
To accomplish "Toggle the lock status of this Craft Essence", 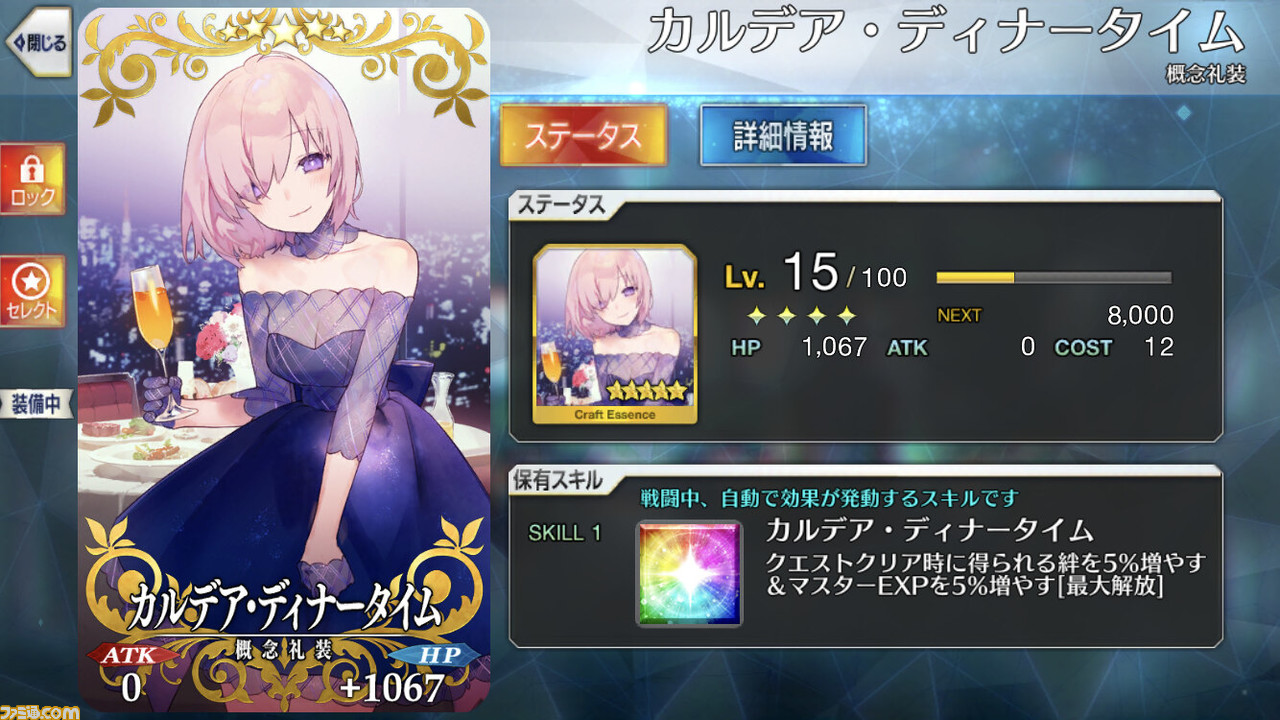I will tap(33, 180).
